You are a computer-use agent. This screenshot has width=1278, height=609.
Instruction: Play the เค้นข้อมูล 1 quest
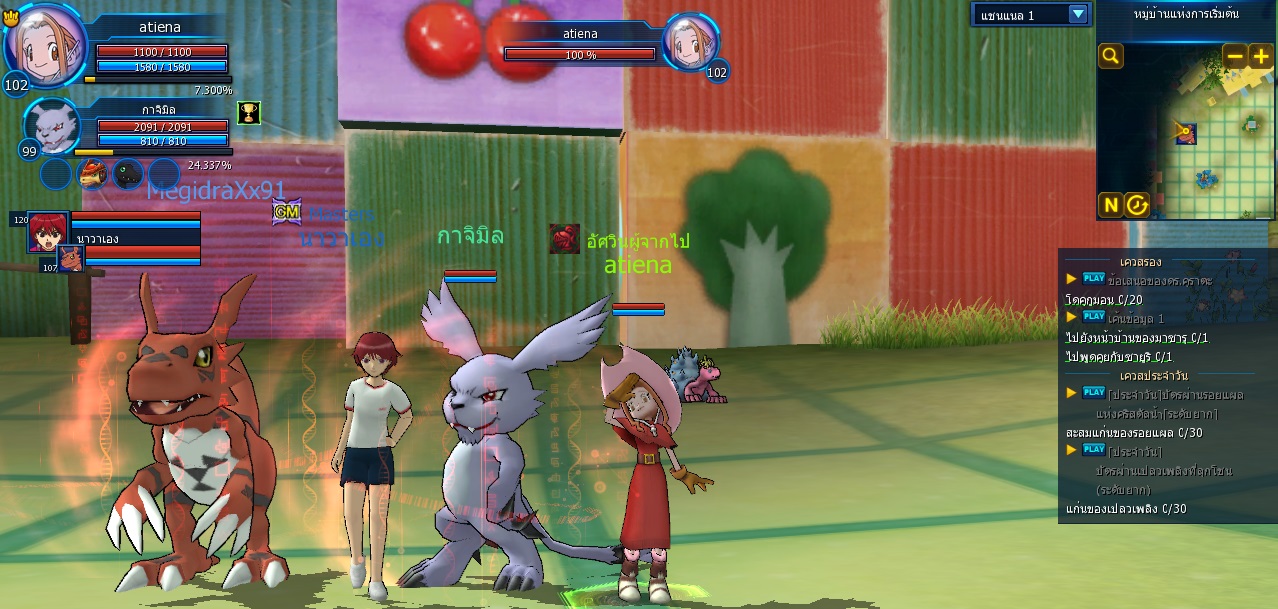(x=1093, y=316)
